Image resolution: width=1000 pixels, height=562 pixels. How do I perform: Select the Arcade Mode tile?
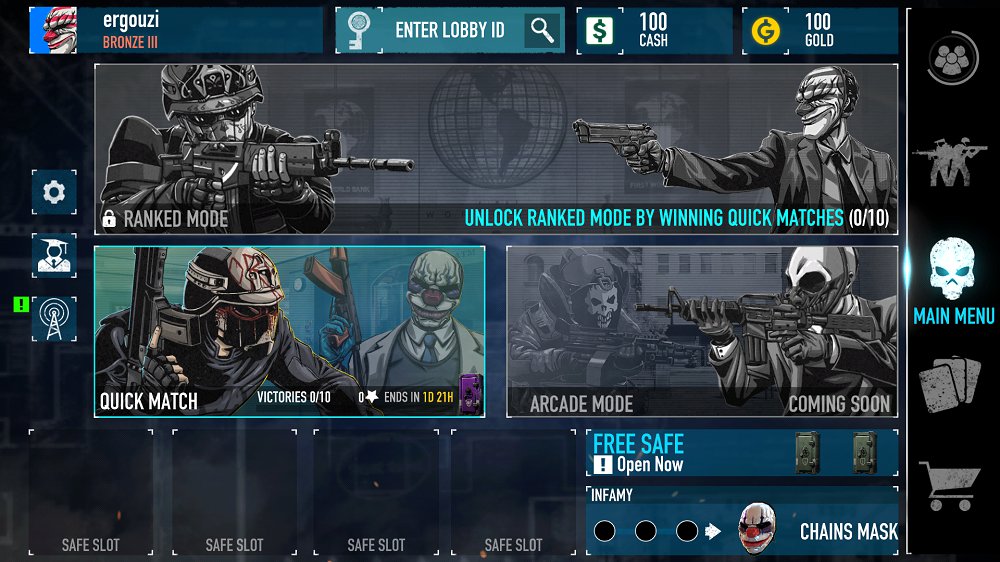coord(701,331)
